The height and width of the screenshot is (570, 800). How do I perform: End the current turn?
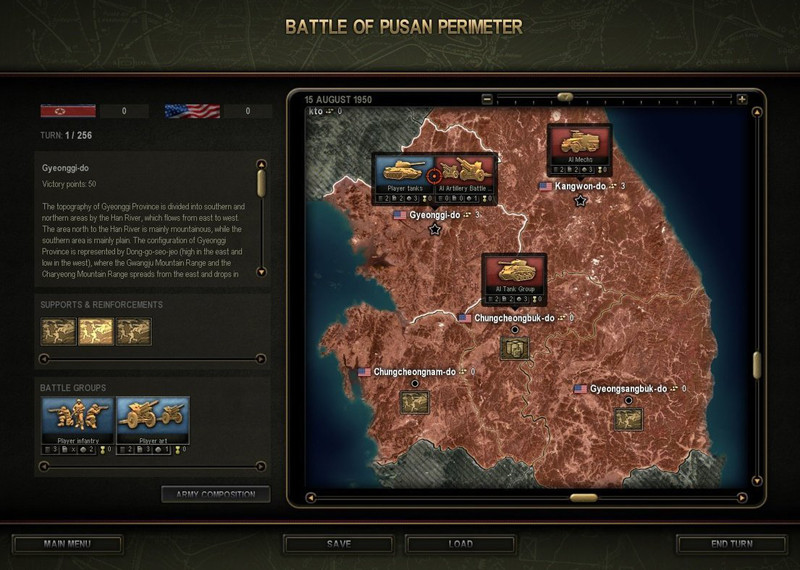(x=730, y=544)
